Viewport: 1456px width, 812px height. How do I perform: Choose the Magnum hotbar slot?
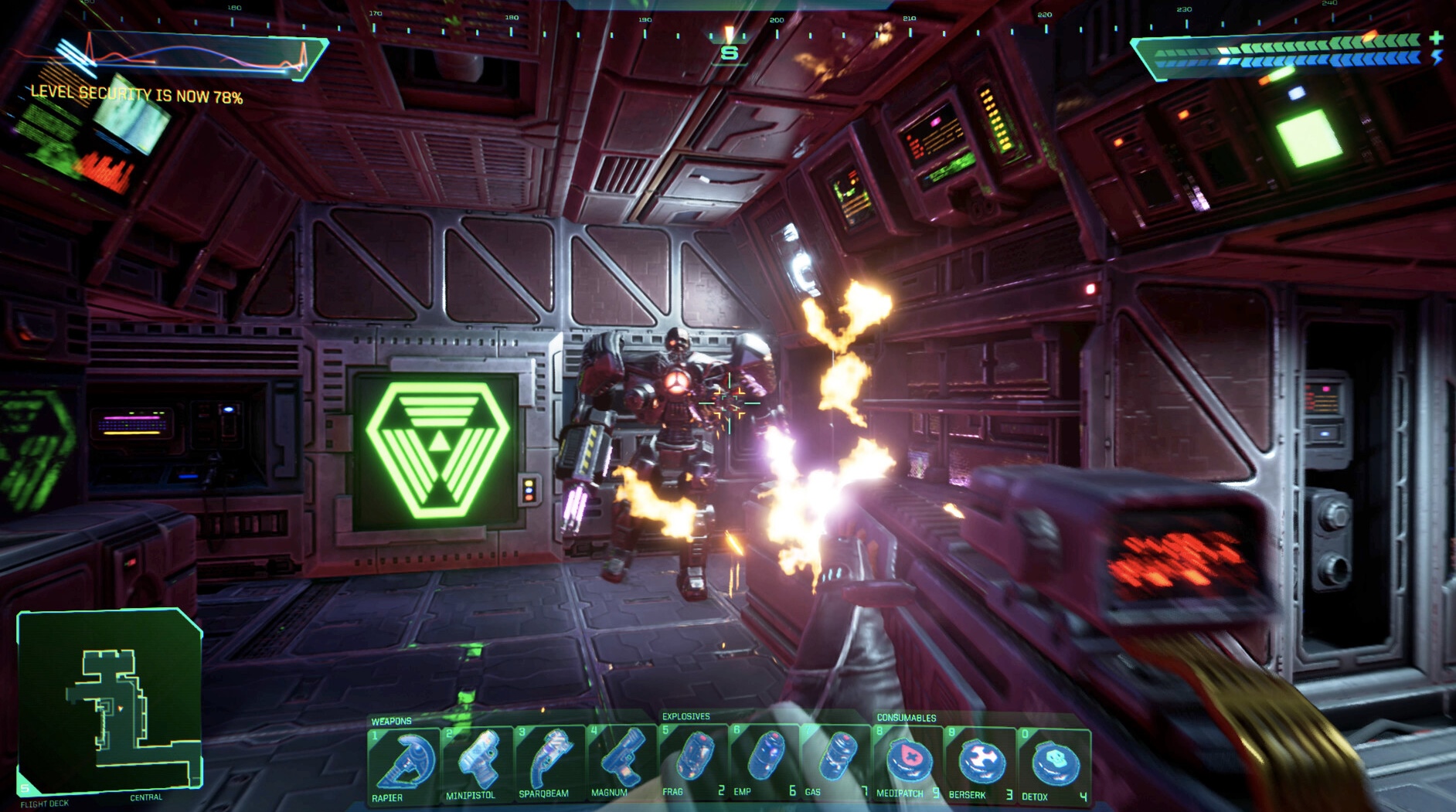621,762
